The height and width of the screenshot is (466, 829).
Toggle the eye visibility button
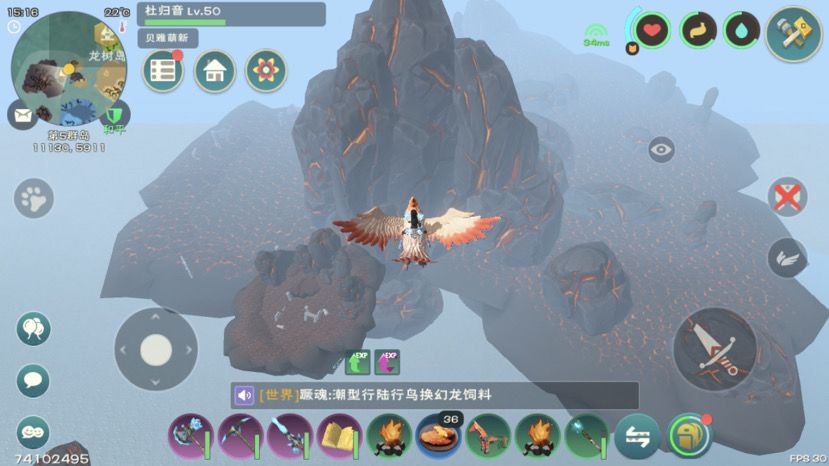tap(661, 150)
